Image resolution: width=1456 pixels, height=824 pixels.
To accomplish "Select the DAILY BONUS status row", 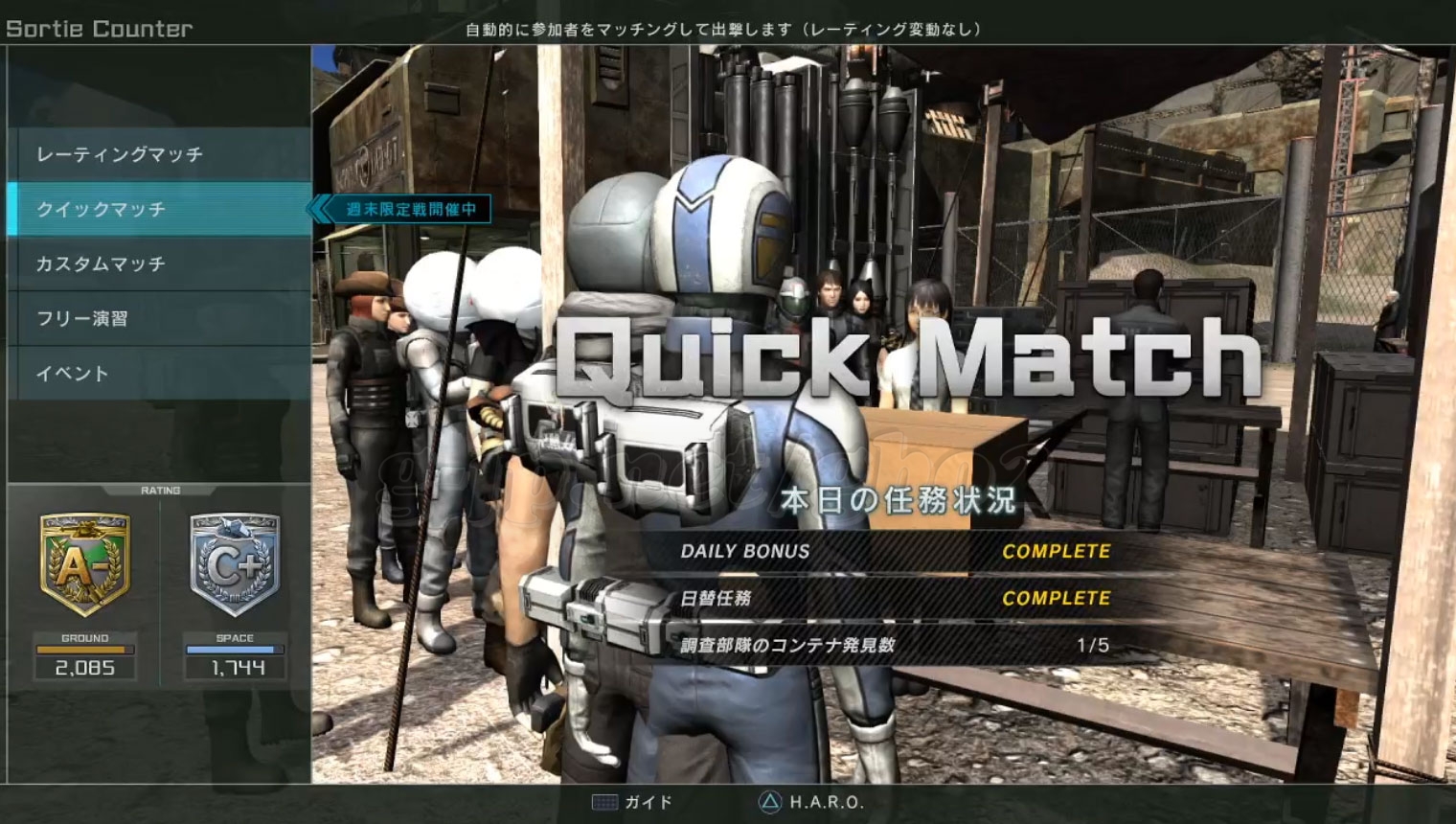I will tap(895, 552).
